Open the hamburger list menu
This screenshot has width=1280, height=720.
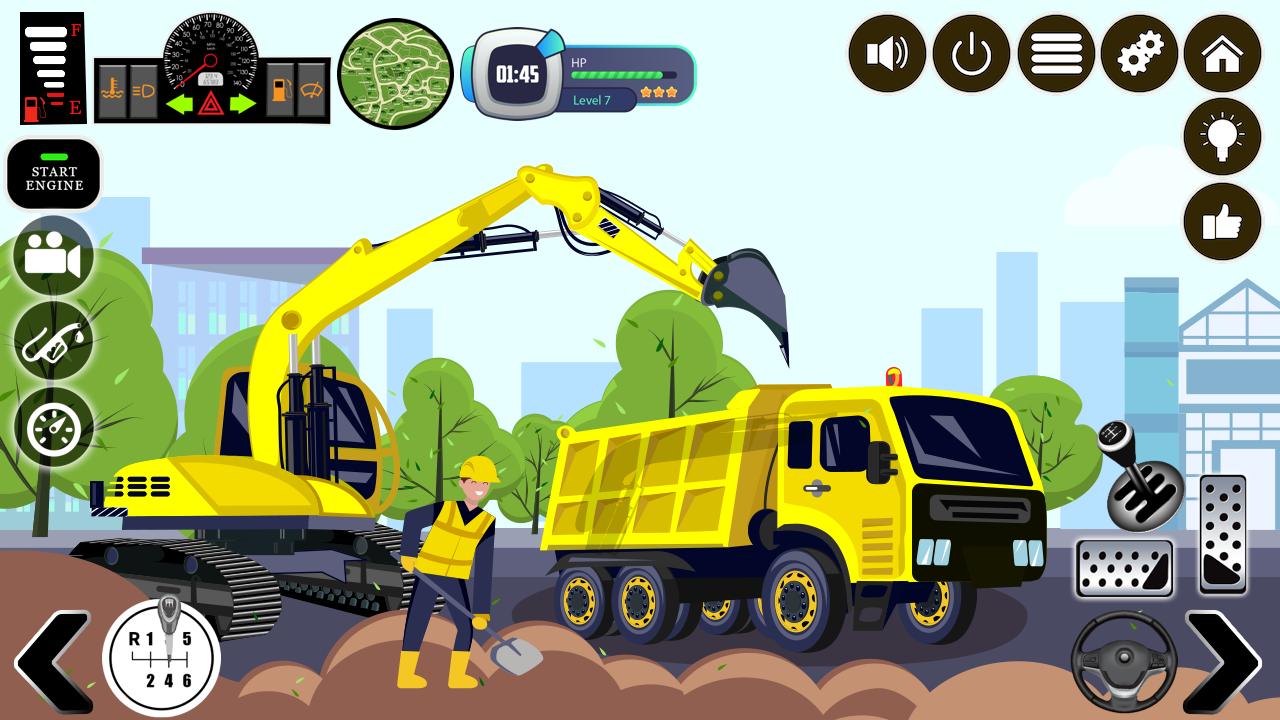coord(1056,54)
